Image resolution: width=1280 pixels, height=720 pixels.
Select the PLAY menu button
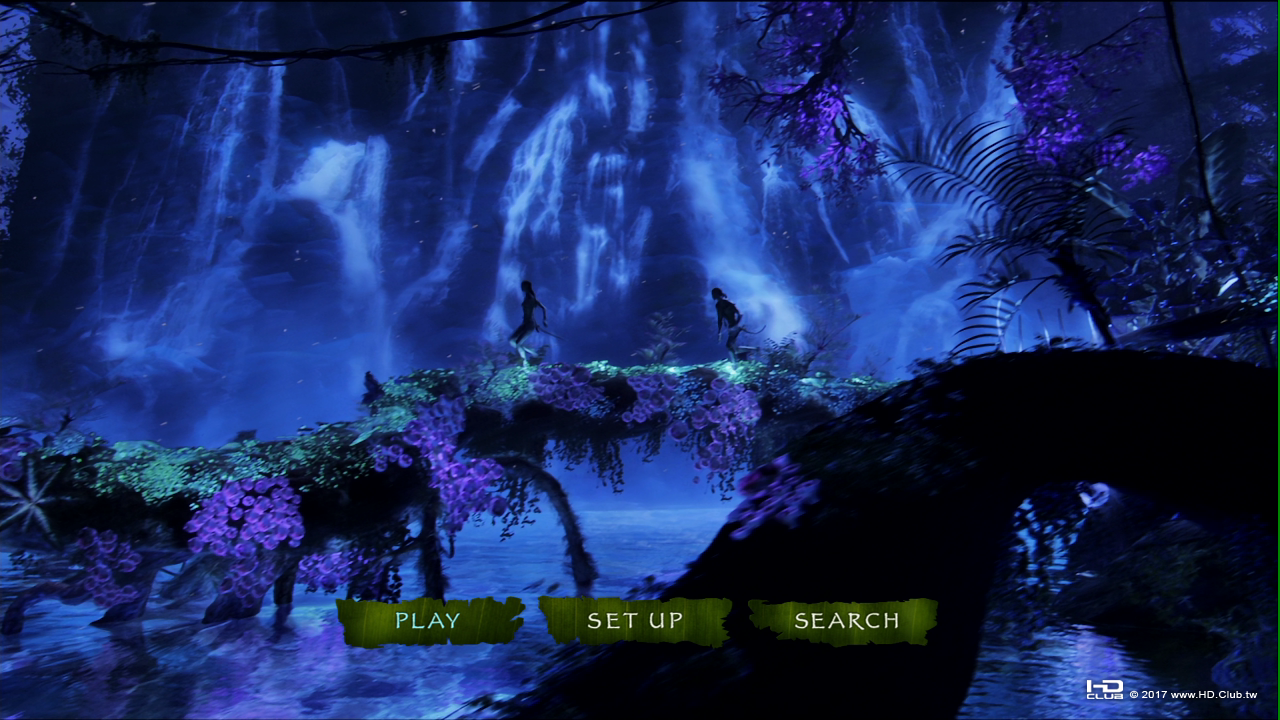click(x=428, y=621)
